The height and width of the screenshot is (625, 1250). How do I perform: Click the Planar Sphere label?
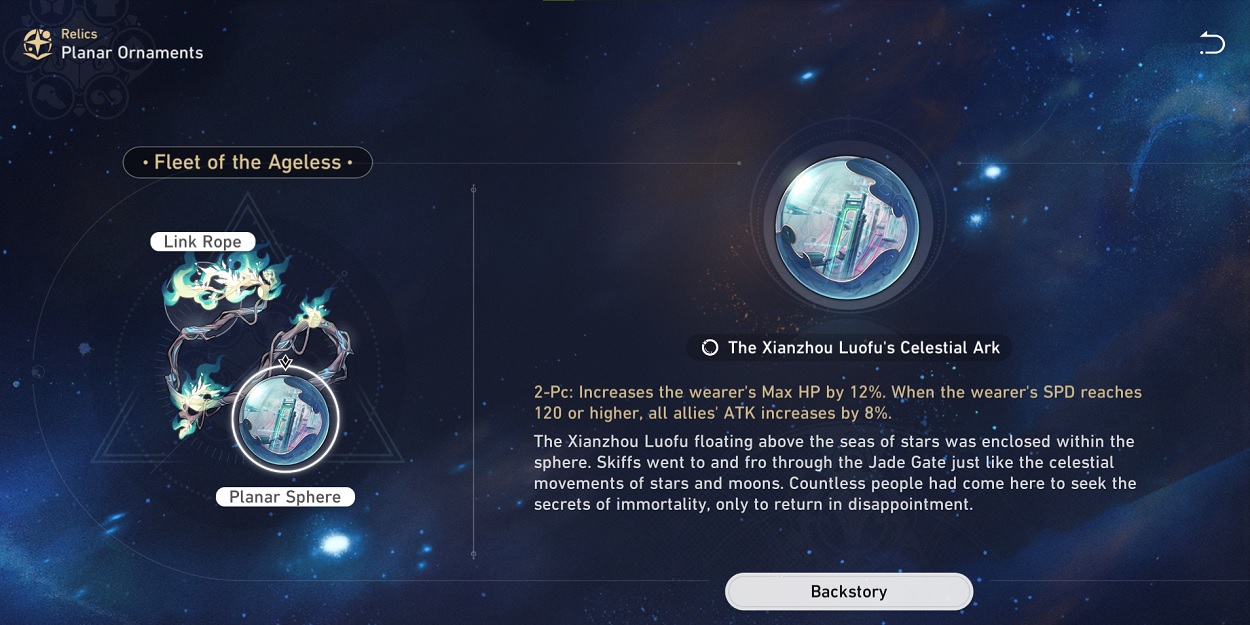tap(285, 497)
